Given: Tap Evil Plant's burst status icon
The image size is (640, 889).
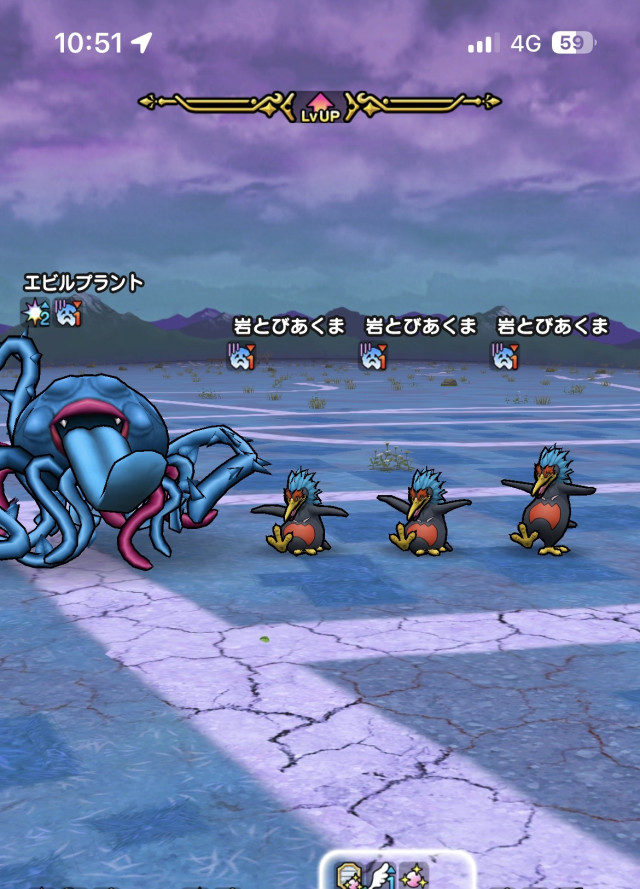Looking at the screenshot, I should pyautogui.click(x=36, y=313).
